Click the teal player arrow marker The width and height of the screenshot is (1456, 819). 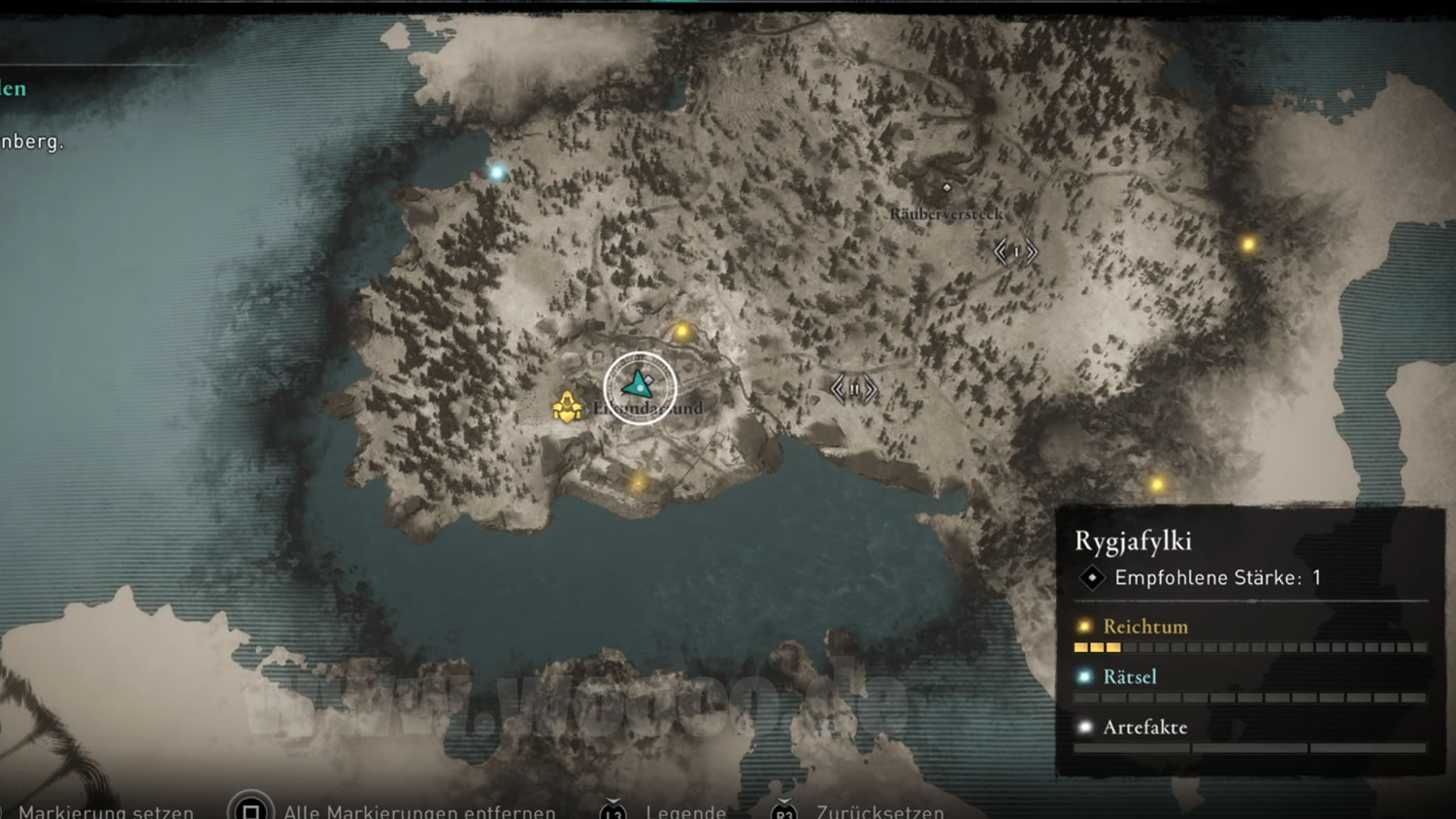pos(639,385)
